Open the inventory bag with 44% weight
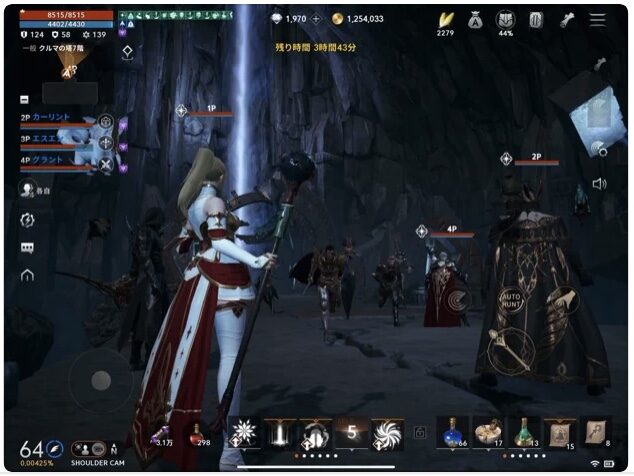 [x=505, y=20]
